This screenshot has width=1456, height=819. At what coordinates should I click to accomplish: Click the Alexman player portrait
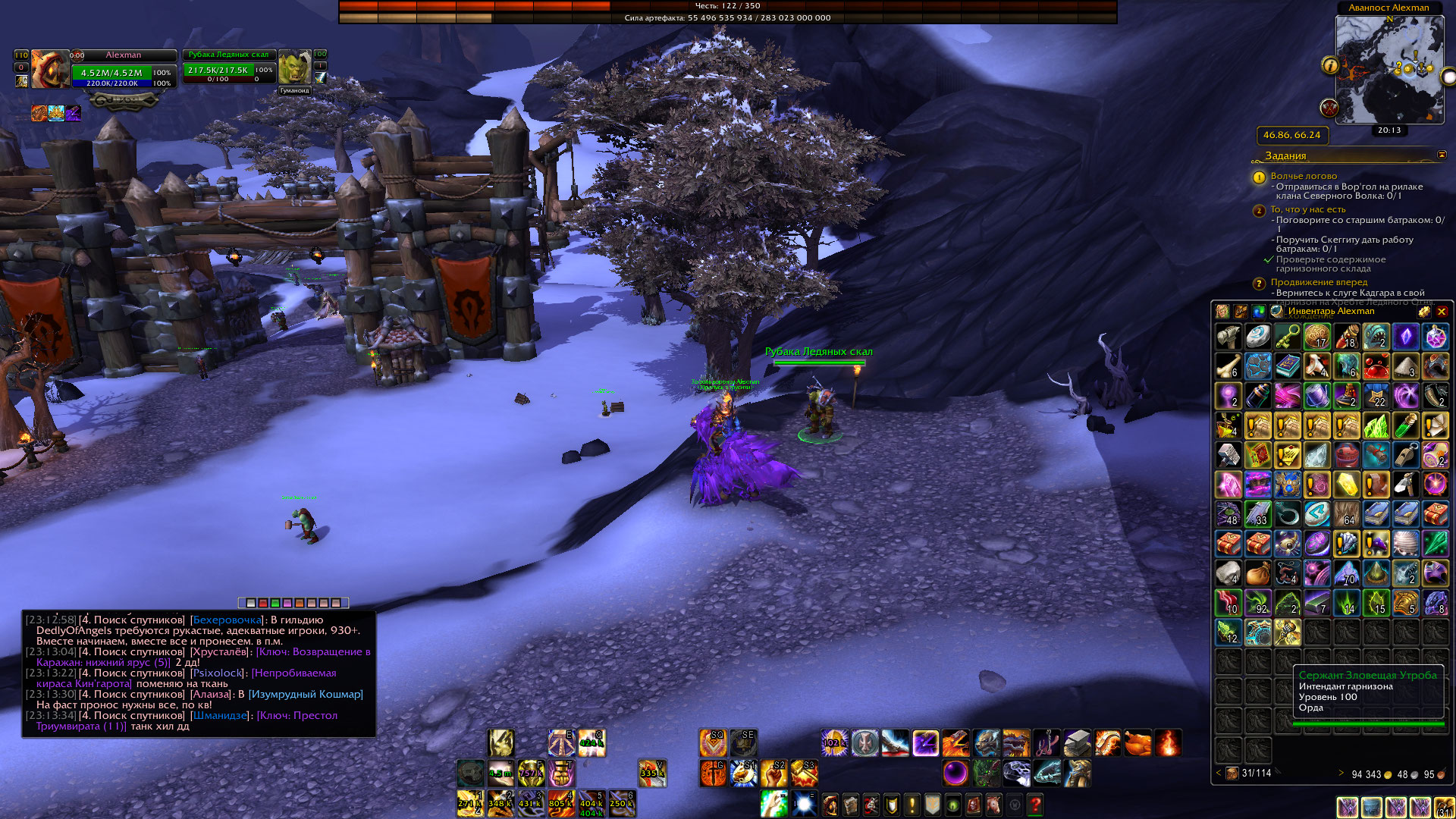(49, 69)
